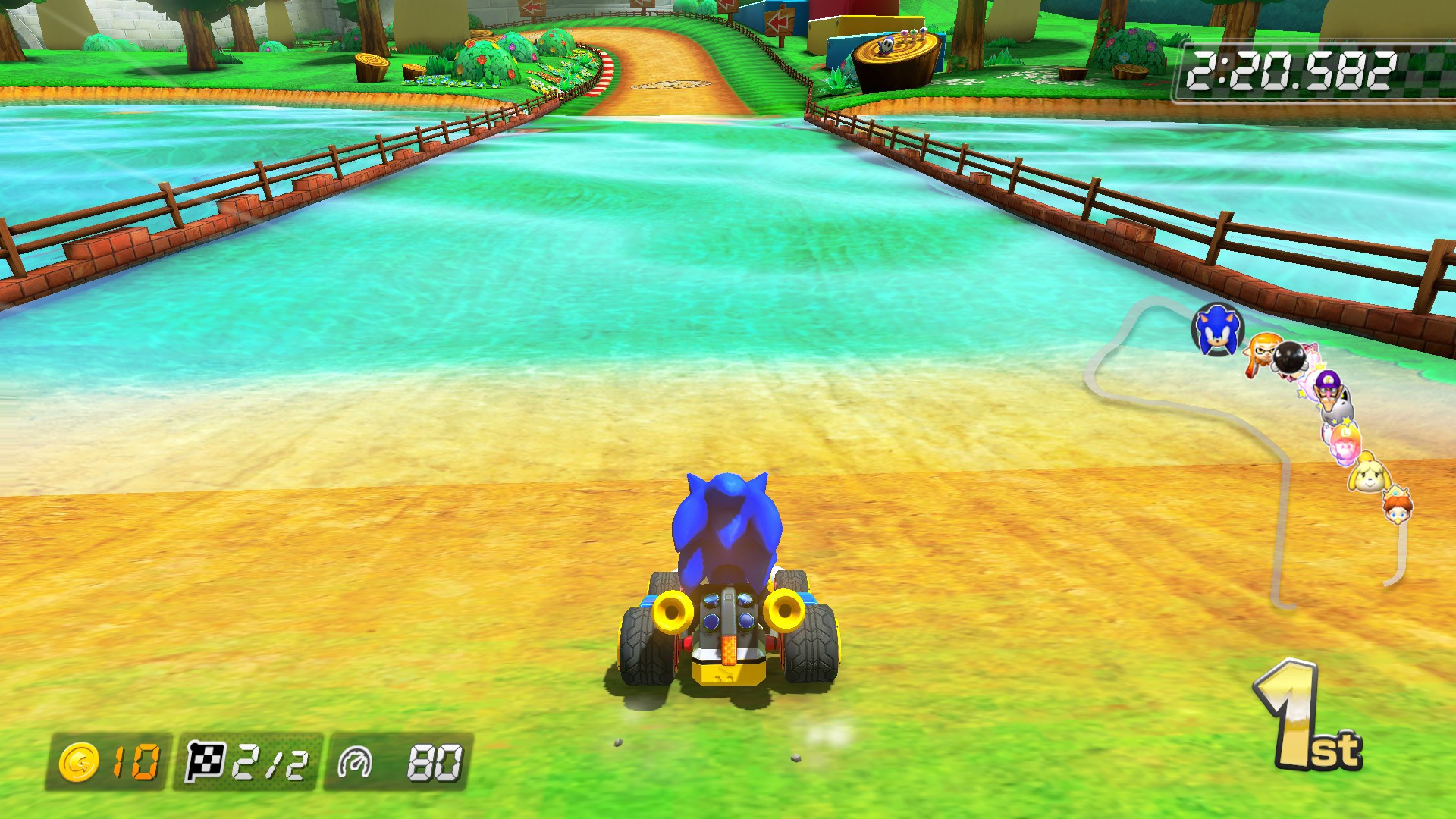The width and height of the screenshot is (1456, 819).
Task: Click the pink Luigi icon on the minimap
Action: [1346, 442]
